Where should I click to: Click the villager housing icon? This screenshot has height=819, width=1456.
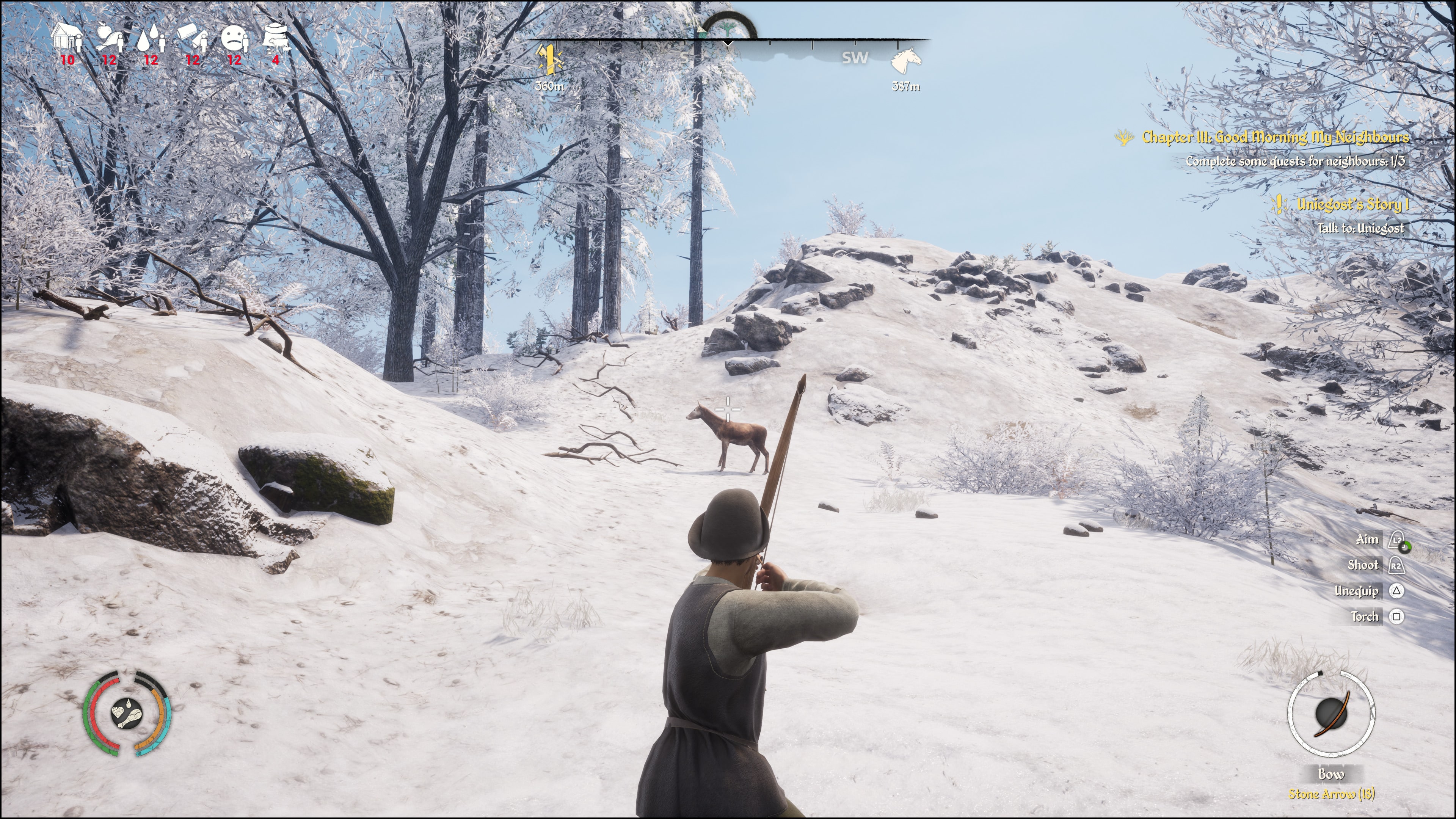point(67,38)
